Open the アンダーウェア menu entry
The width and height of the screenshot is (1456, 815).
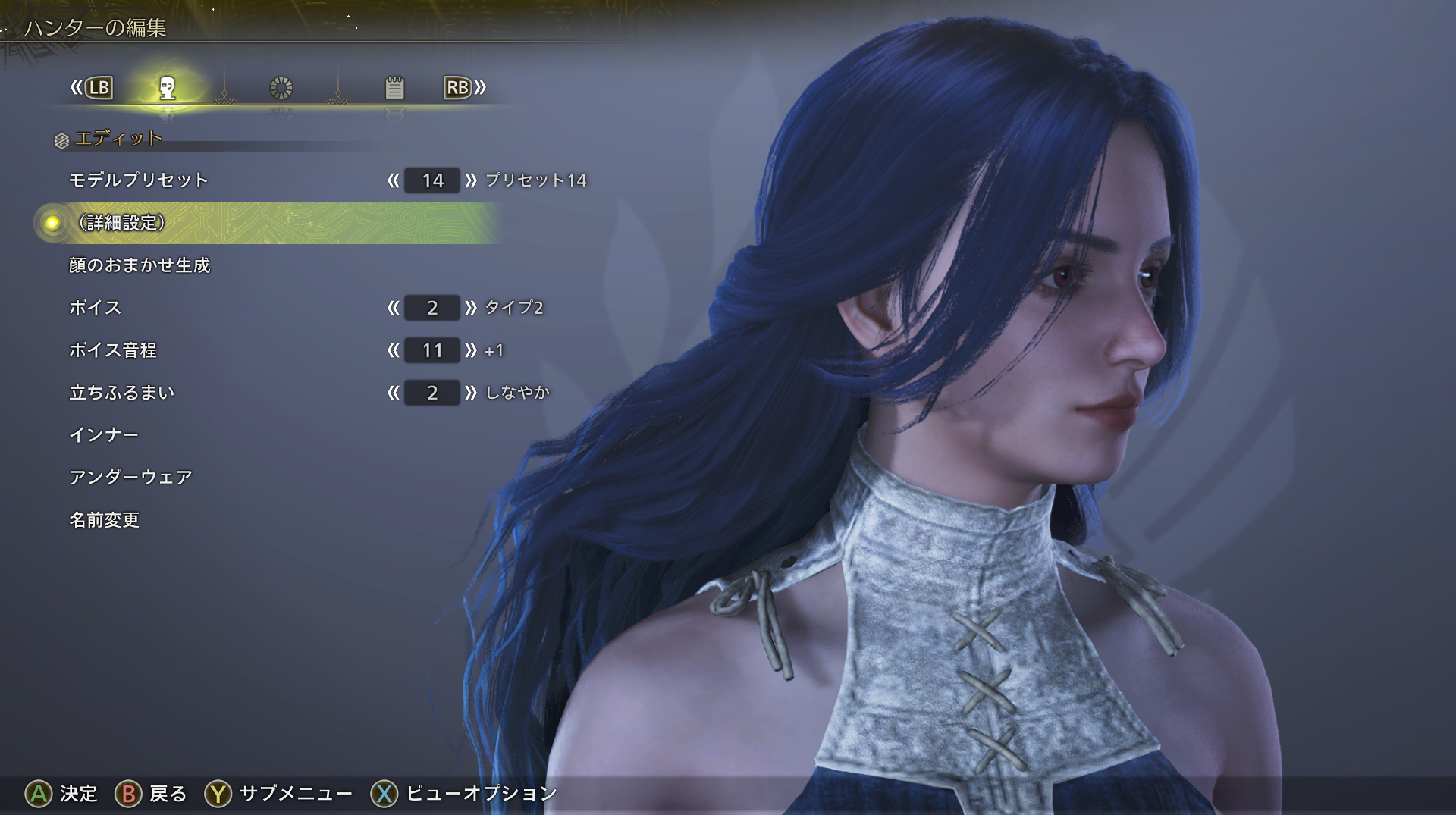point(130,478)
